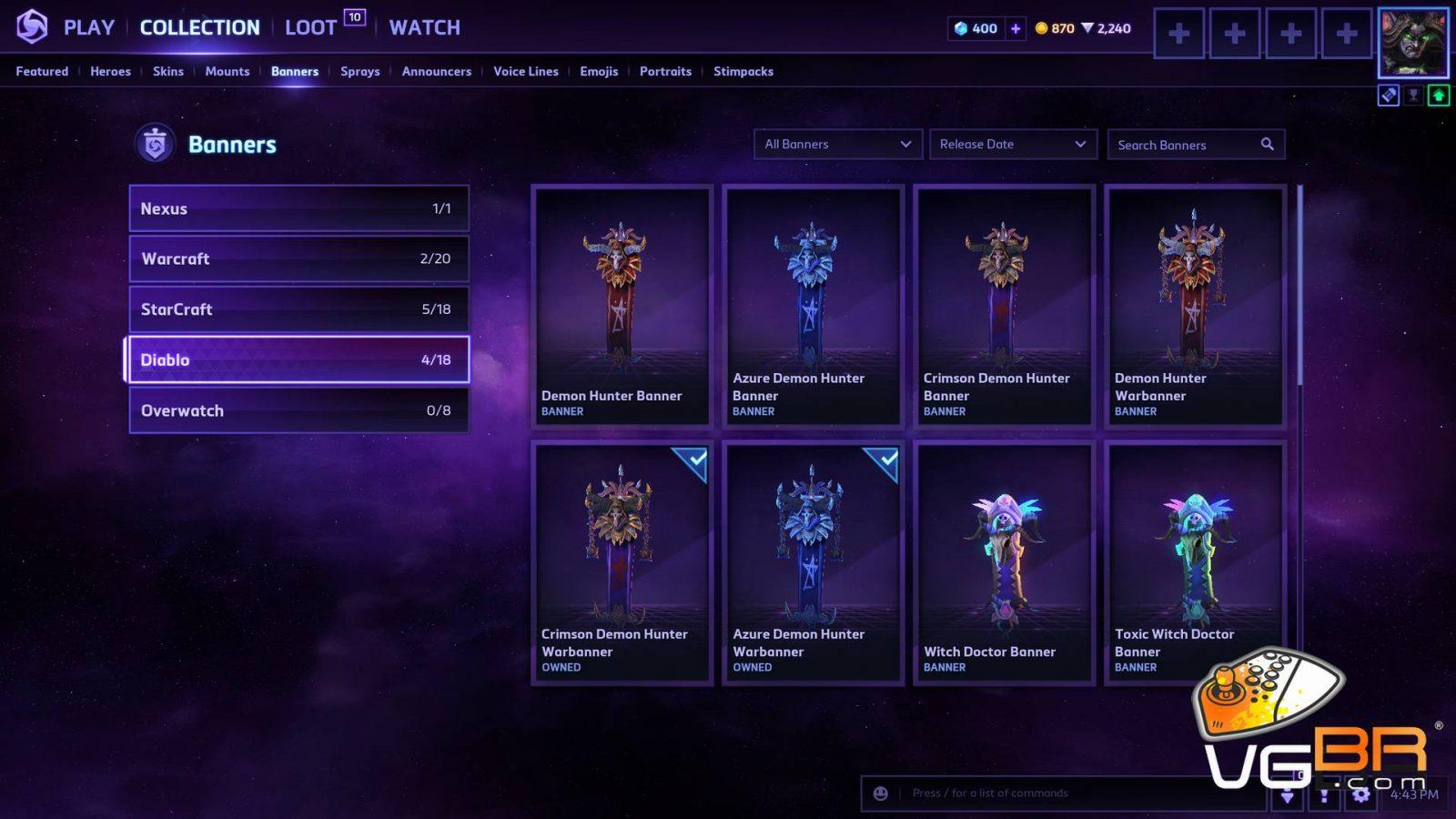Screen dimensions: 1456x819
Task: Go to the LOOT section
Action: click(x=311, y=28)
